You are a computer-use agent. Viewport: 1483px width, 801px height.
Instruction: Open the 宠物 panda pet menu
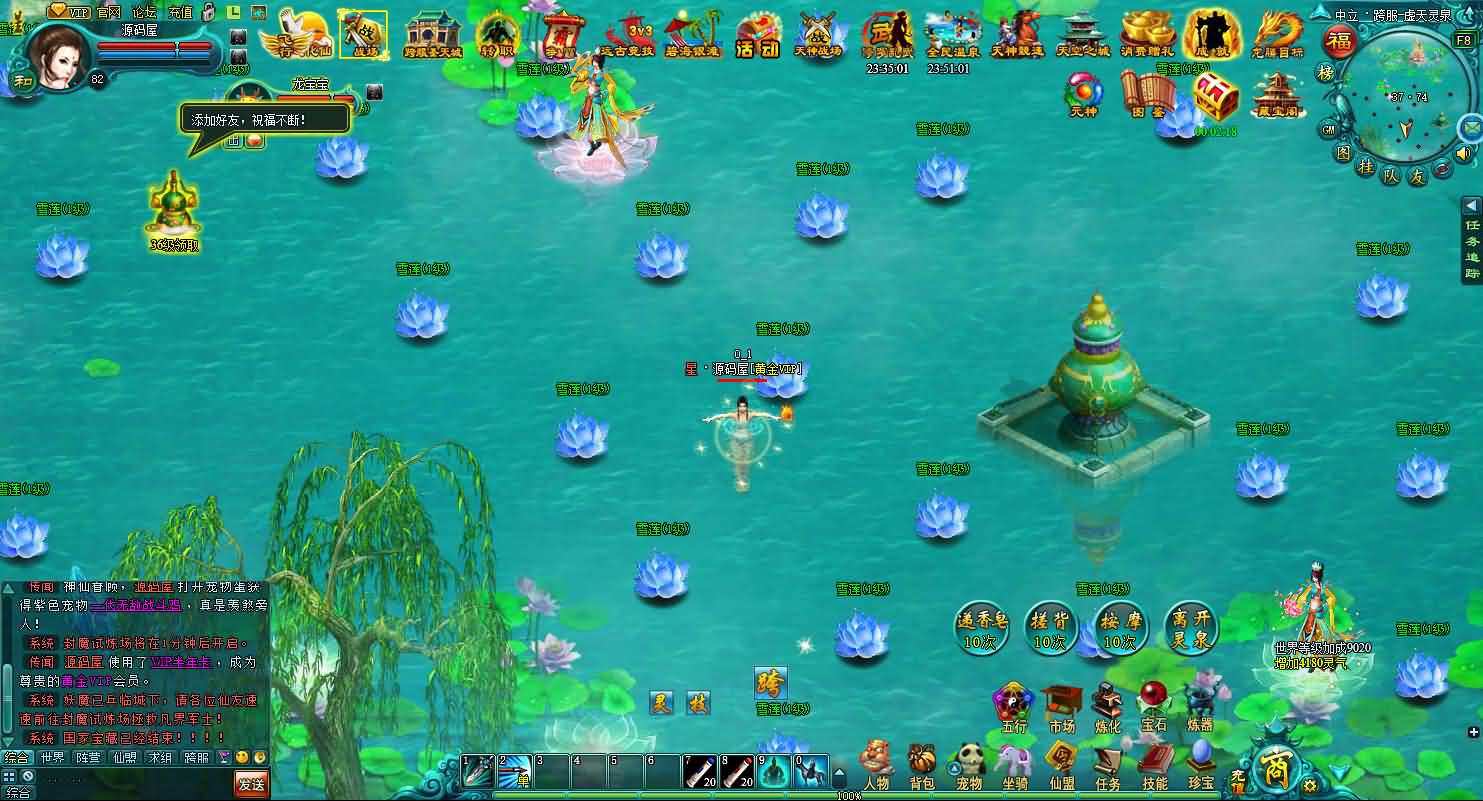(x=969, y=764)
